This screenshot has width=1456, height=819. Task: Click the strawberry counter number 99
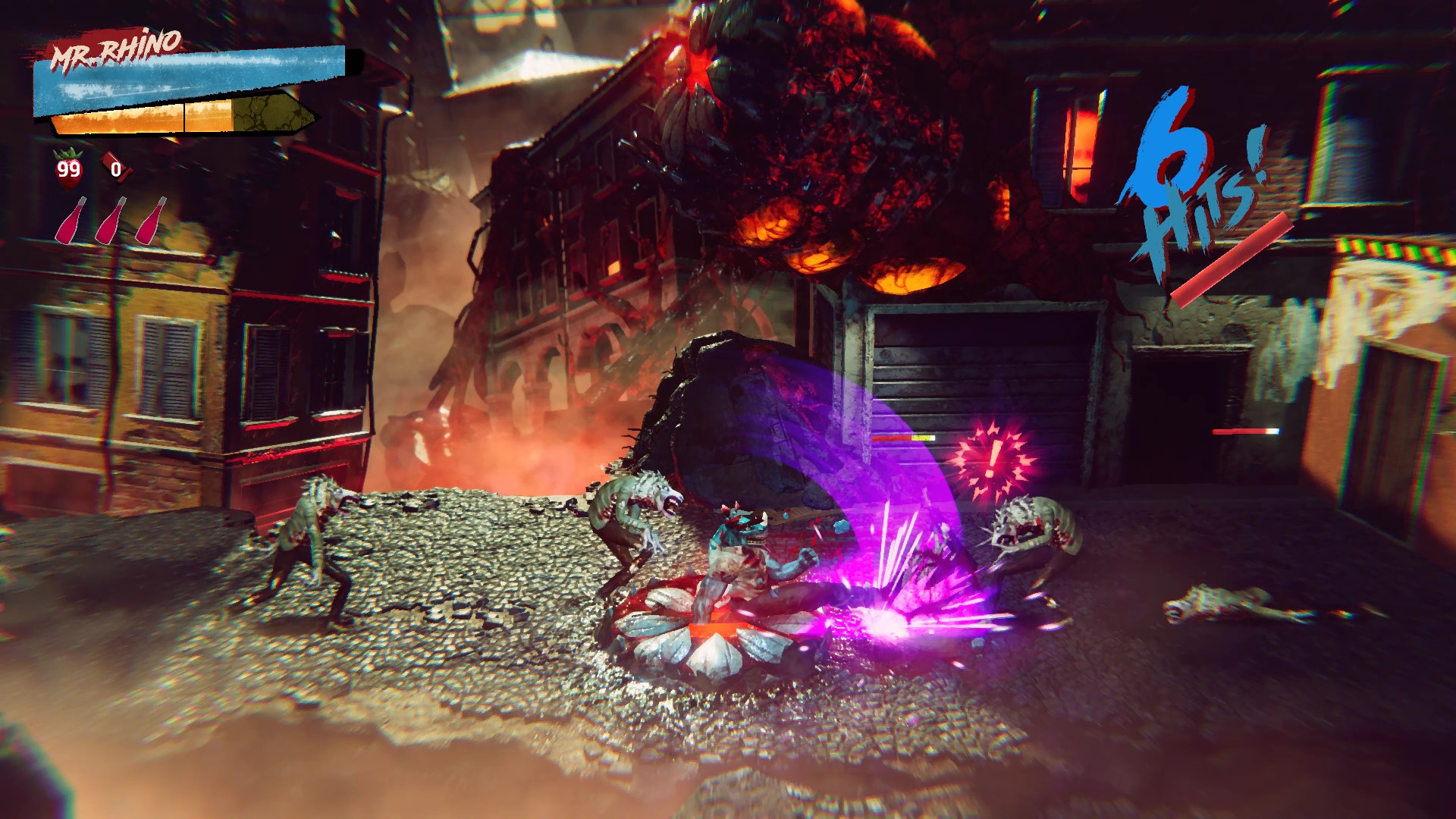tap(67, 168)
